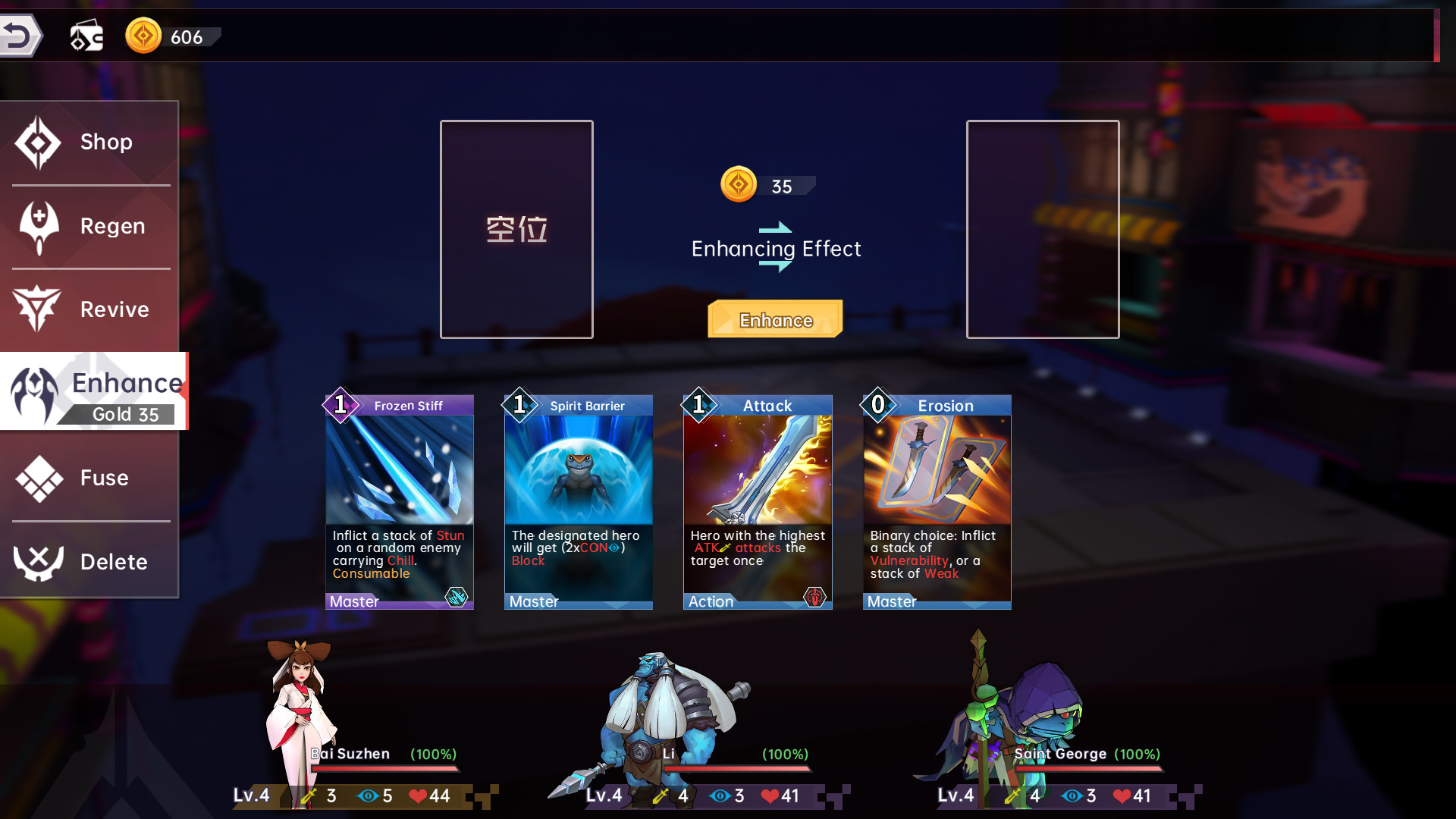
Task: Select the Spirit Barrier card
Action: 578,502
